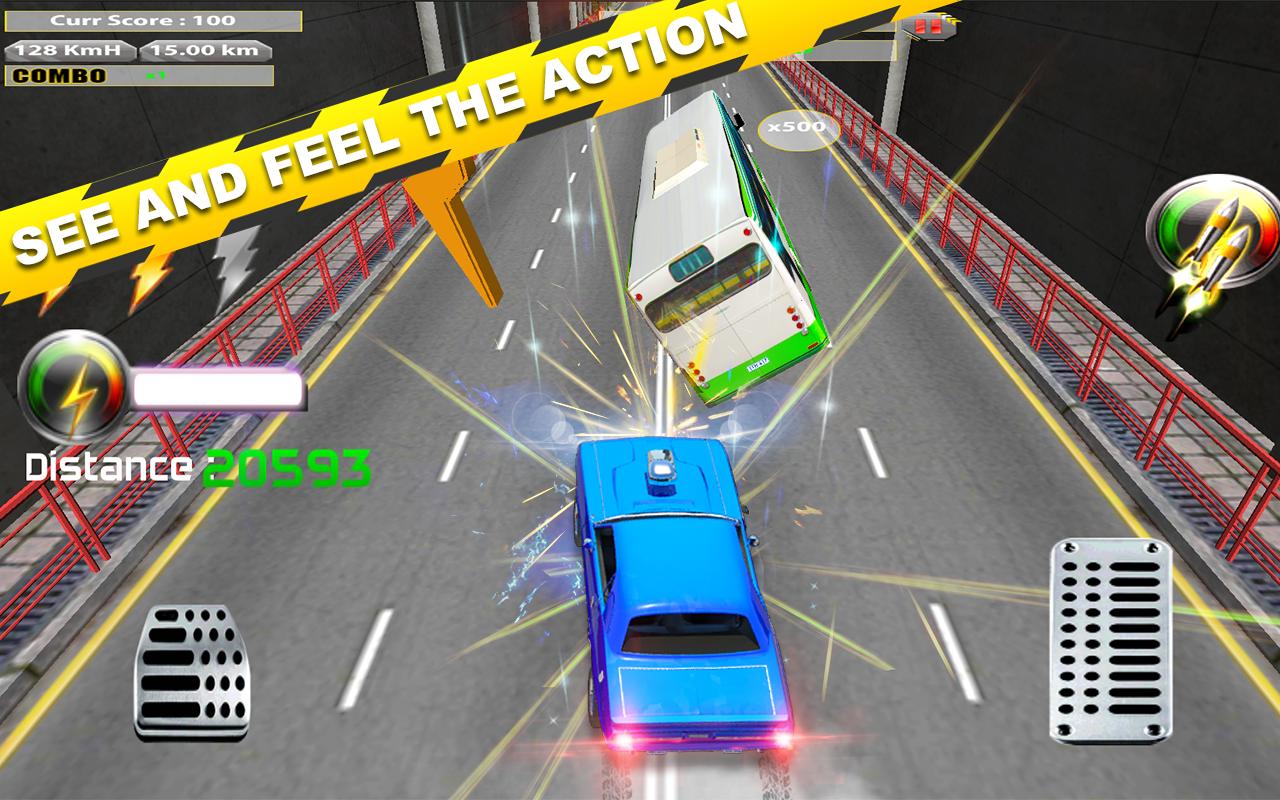
Task: Click the traffic signal at top right
Action: (930, 23)
